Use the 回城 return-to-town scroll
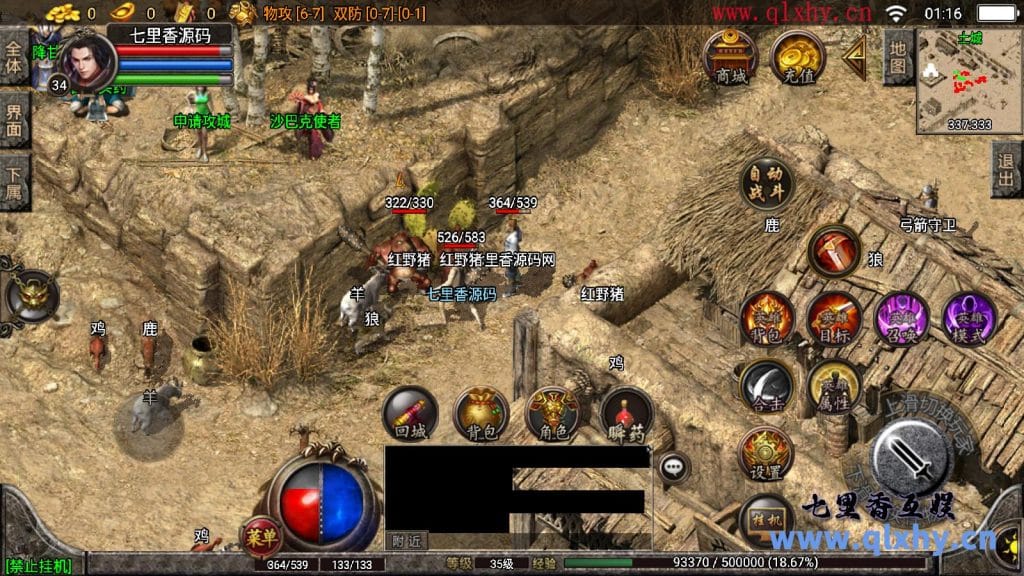This screenshot has height=576, width=1024. click(410, 414)
